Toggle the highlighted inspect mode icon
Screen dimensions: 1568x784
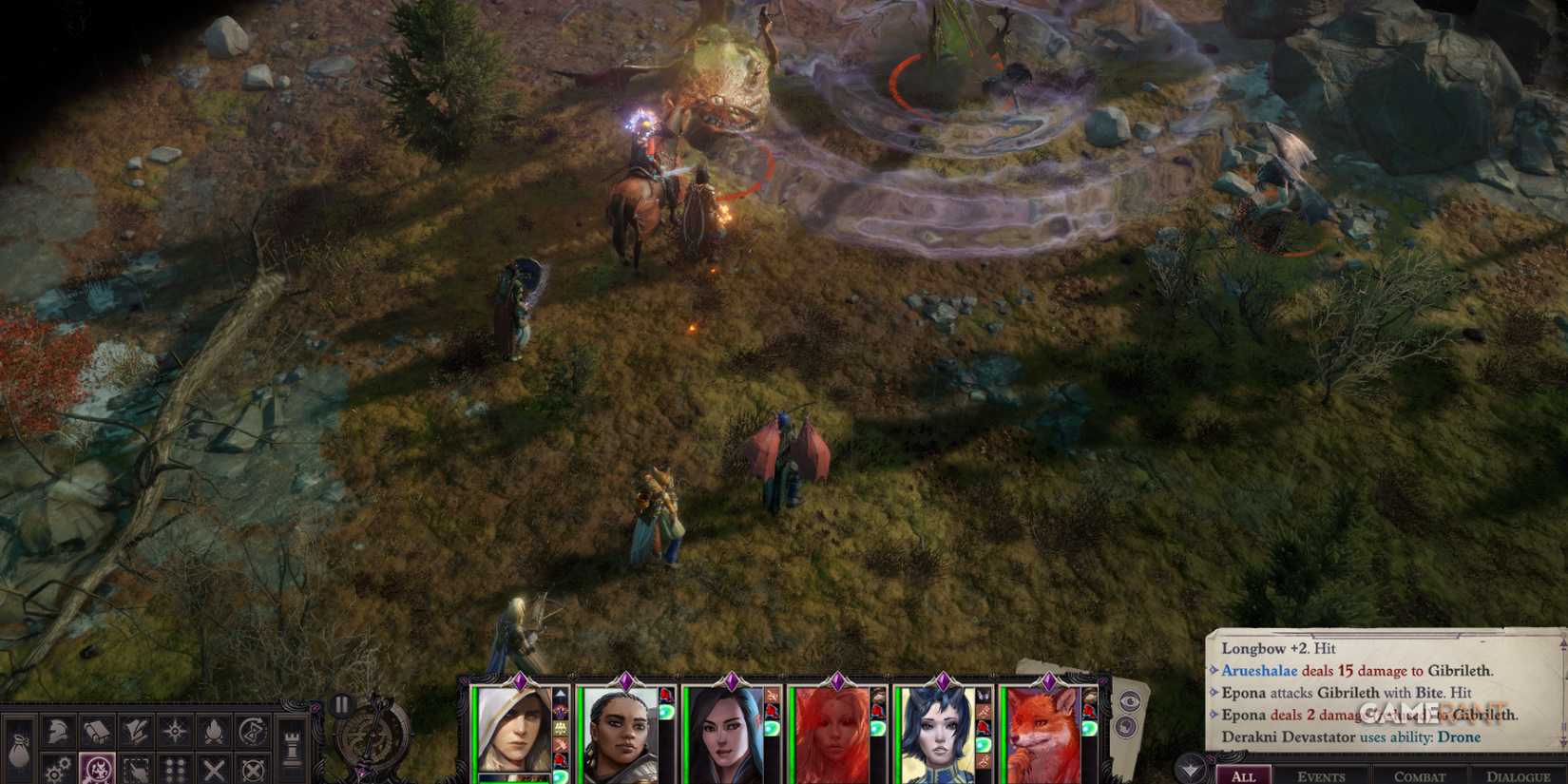pyautogui.click(x=97, y=768)
